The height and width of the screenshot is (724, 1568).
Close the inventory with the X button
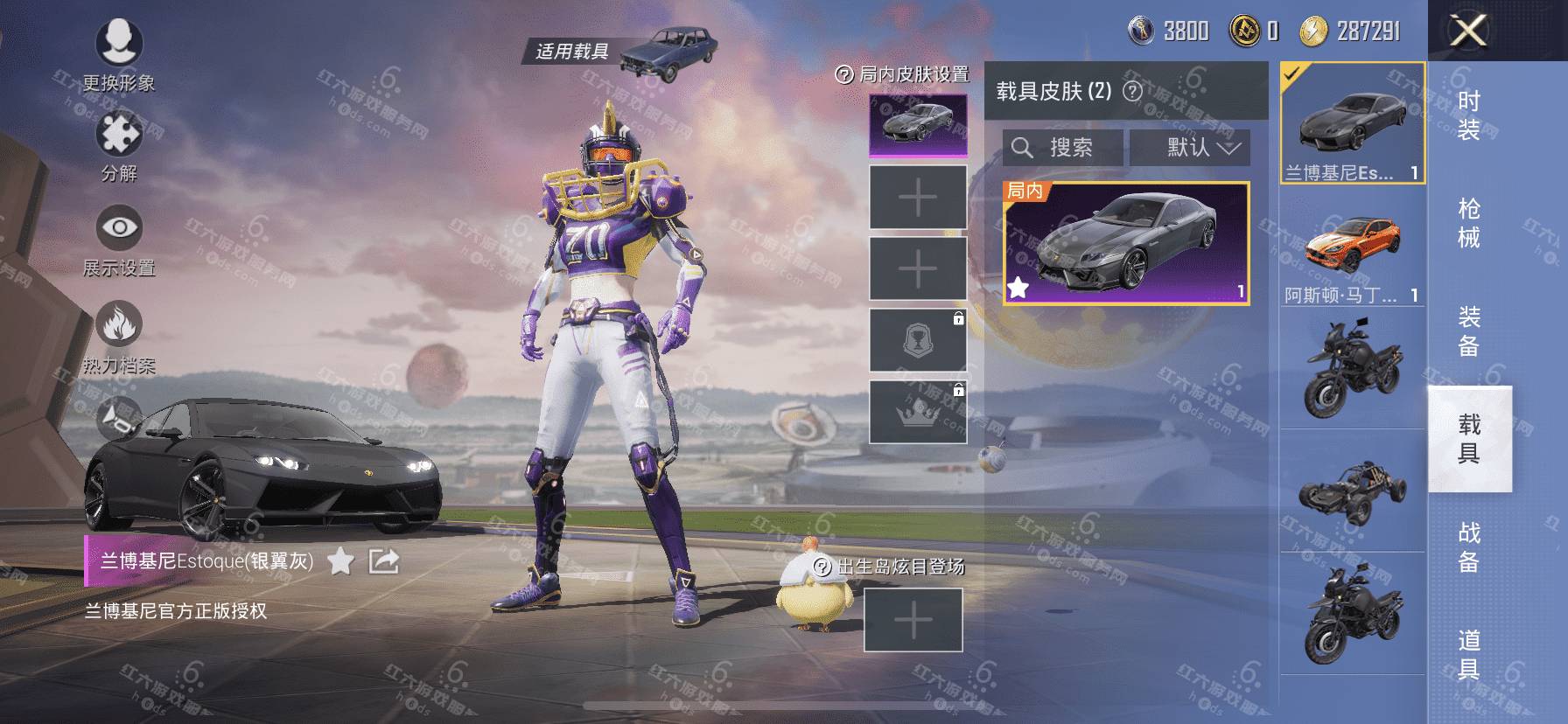tap(1467, 31)
